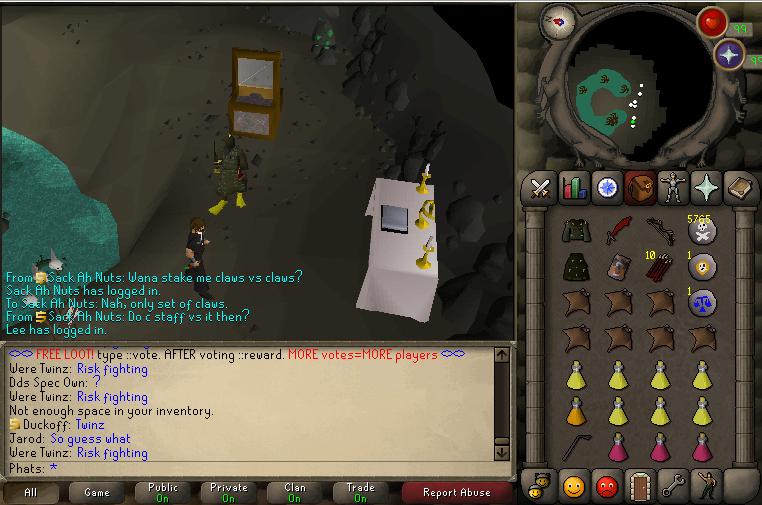Switch chat view to the Game tab

[97, 492]
